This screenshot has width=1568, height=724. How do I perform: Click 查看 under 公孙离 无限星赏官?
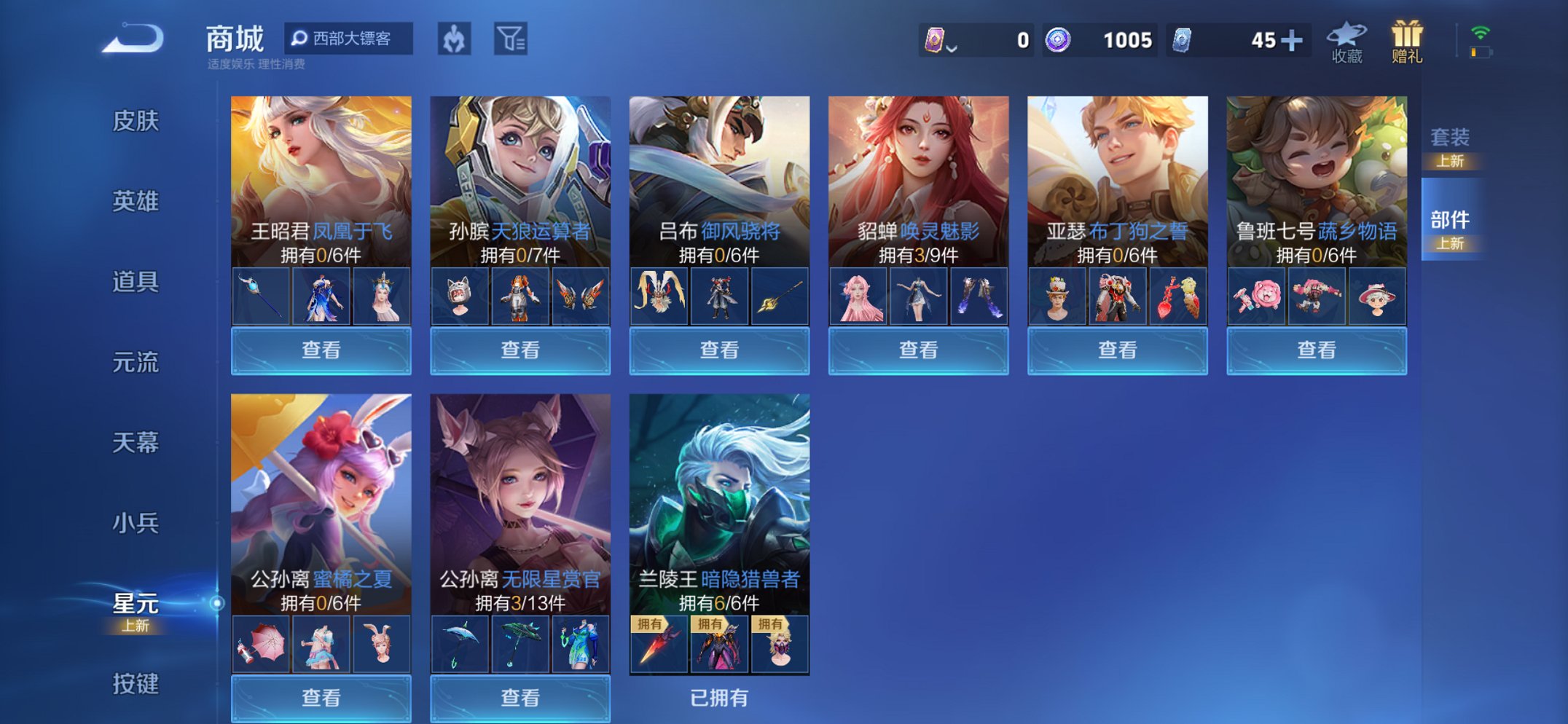[521, 699]
